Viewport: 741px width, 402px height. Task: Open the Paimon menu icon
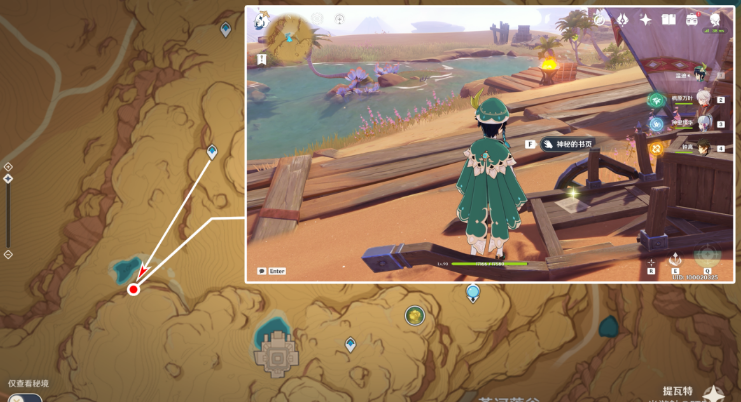pos(261,19)
